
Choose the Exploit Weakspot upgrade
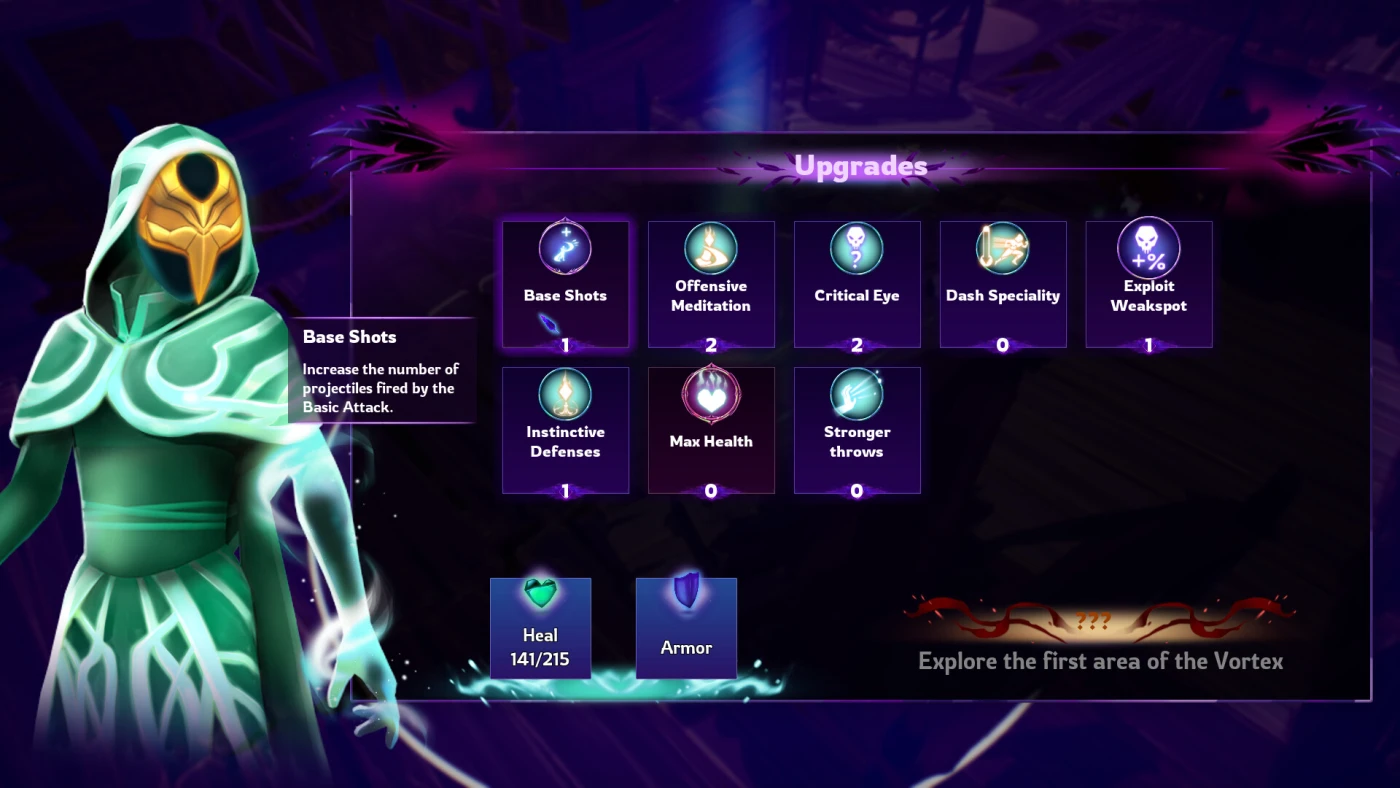(x=1149, y=284)
